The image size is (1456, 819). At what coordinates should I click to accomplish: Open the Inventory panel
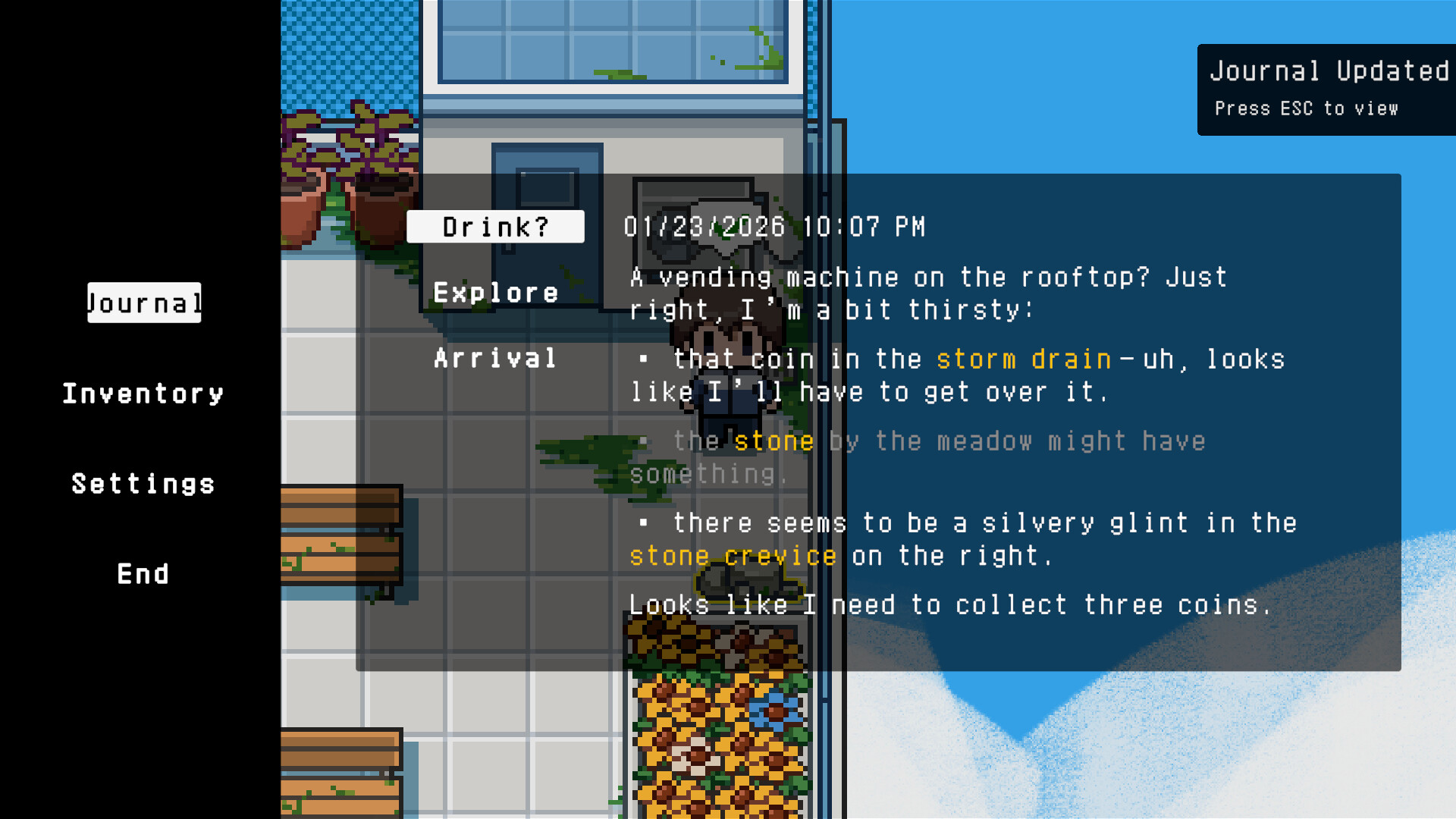pos(143,393)
